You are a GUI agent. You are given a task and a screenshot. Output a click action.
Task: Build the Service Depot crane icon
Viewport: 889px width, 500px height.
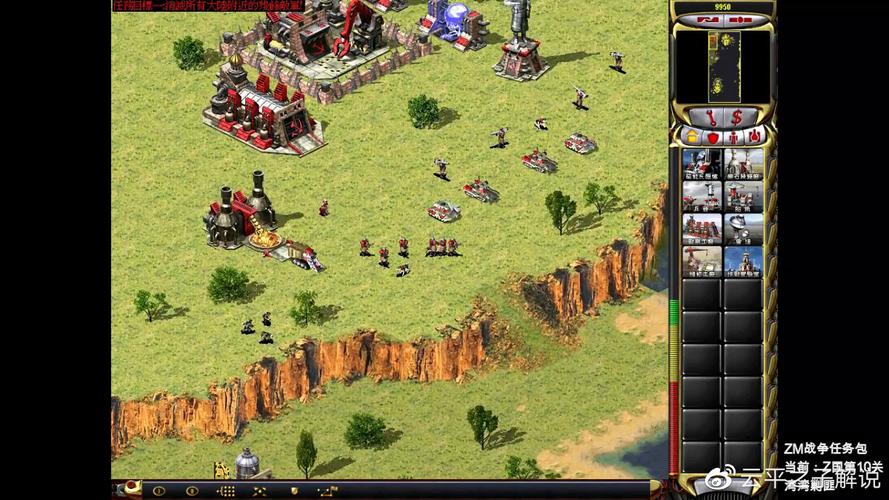(x=702, y=261)
